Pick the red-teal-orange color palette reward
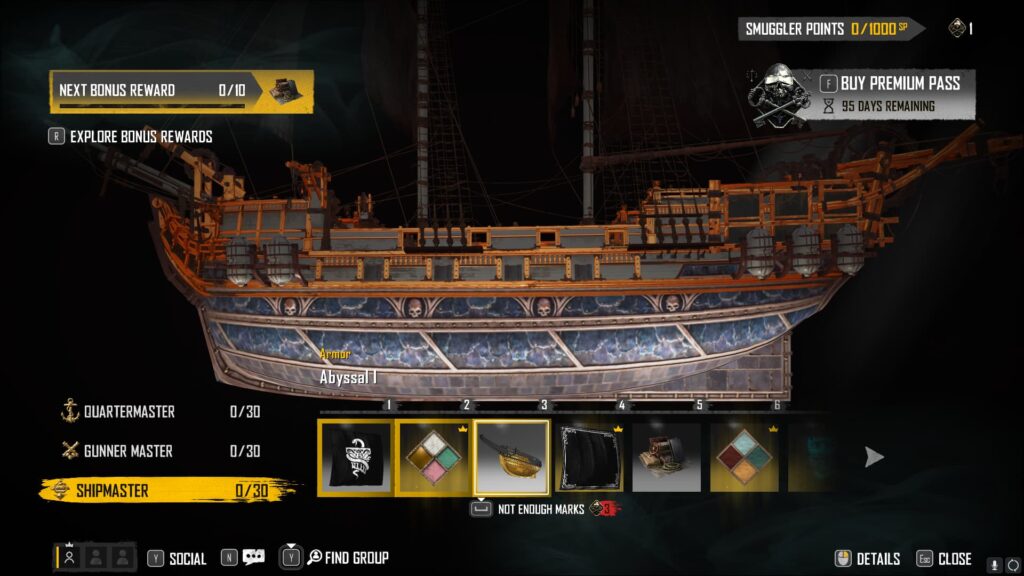The image size is (1024, 576). tap(745, 457)
